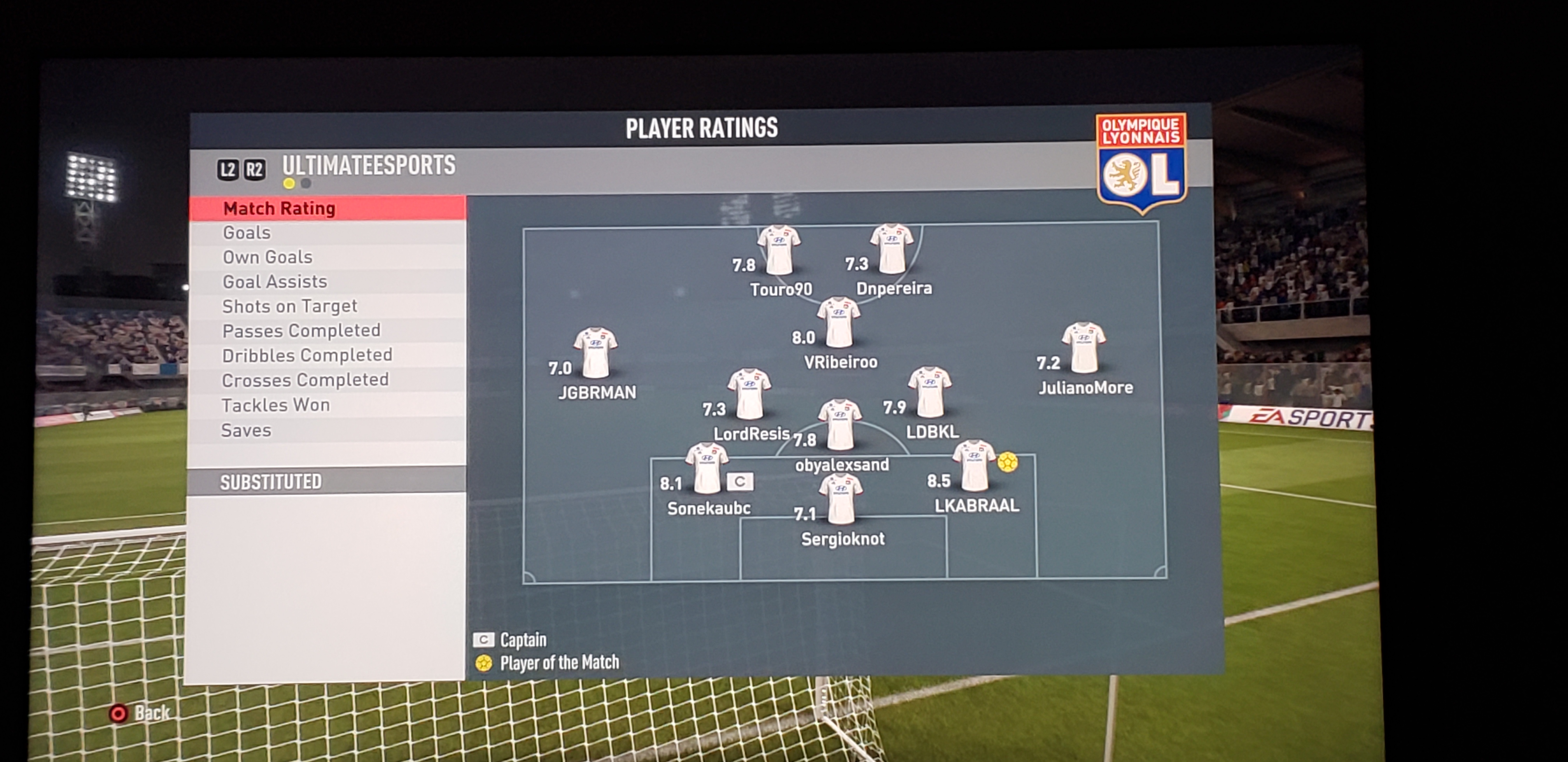
Task: Select LDBKL in the lineup
Action: (x=929, y=393)
